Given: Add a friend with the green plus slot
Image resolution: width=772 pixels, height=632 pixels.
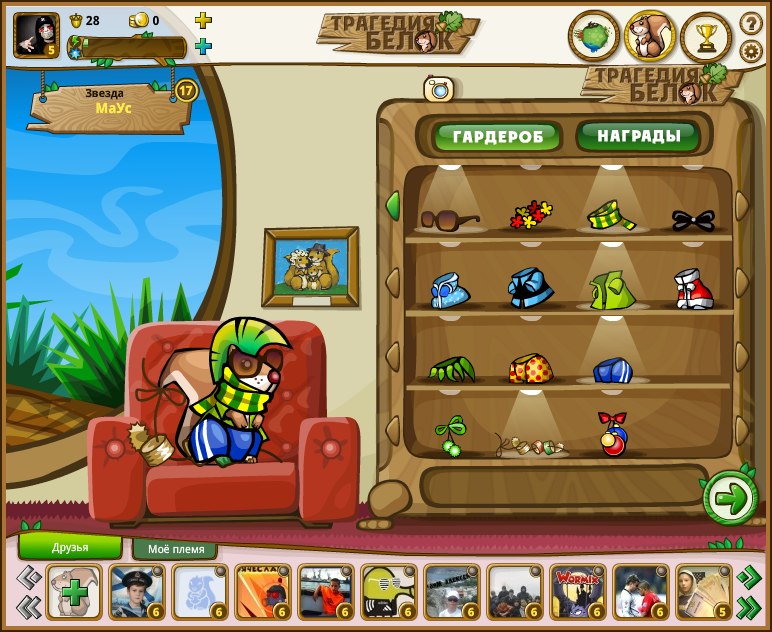Looking at the screenshot, I should click(x=74, y=592).
